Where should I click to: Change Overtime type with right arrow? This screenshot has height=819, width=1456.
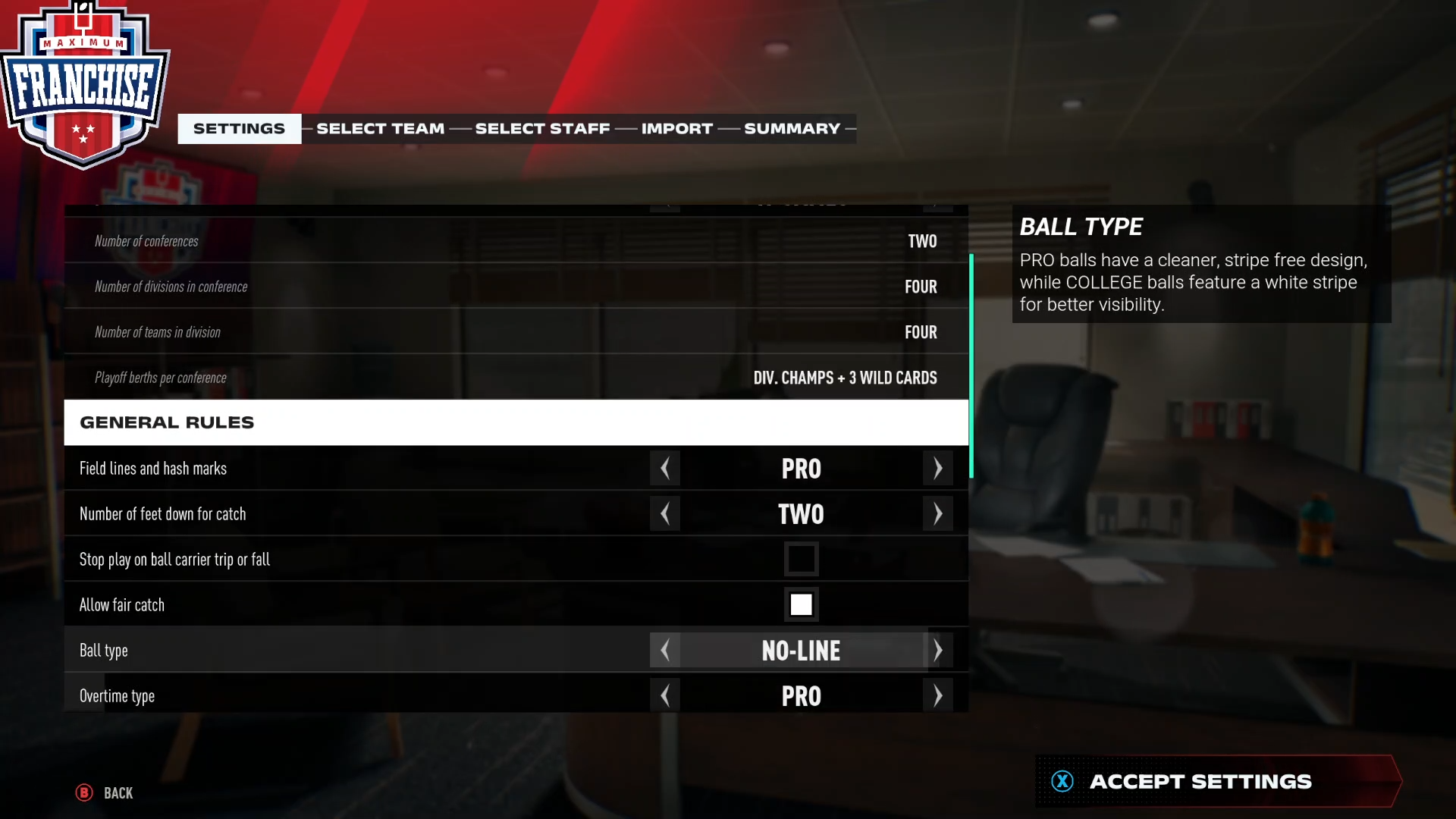coord(938,696)
